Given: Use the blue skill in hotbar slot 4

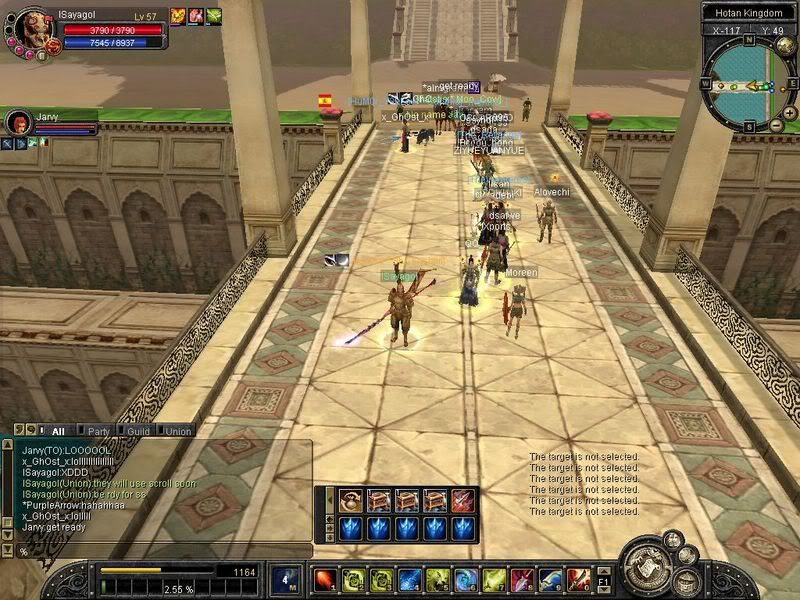Looking at the screenshot, I should click(409, 579).
